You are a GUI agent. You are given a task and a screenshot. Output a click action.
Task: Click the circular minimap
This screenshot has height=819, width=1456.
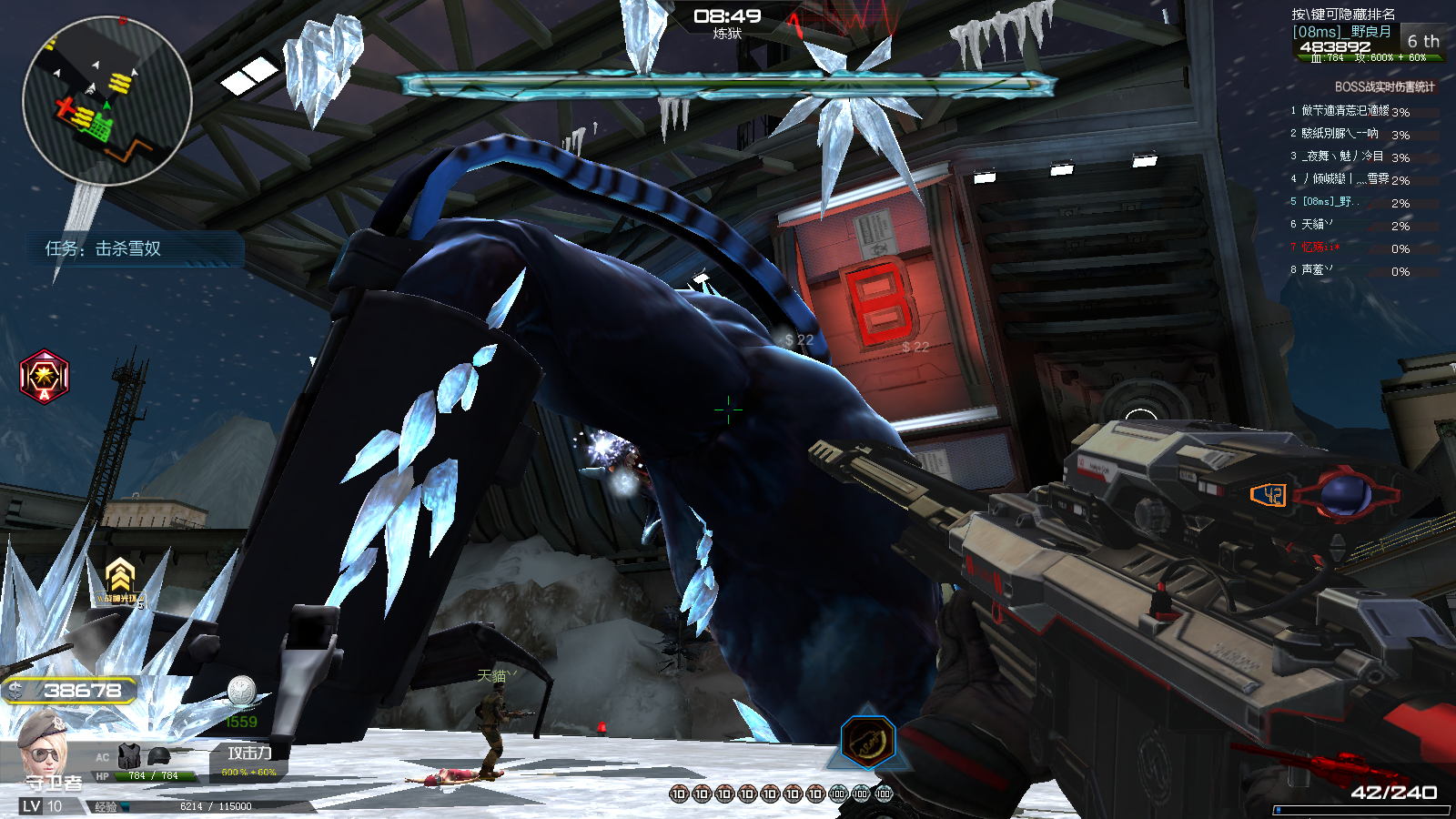coord(106,101)
